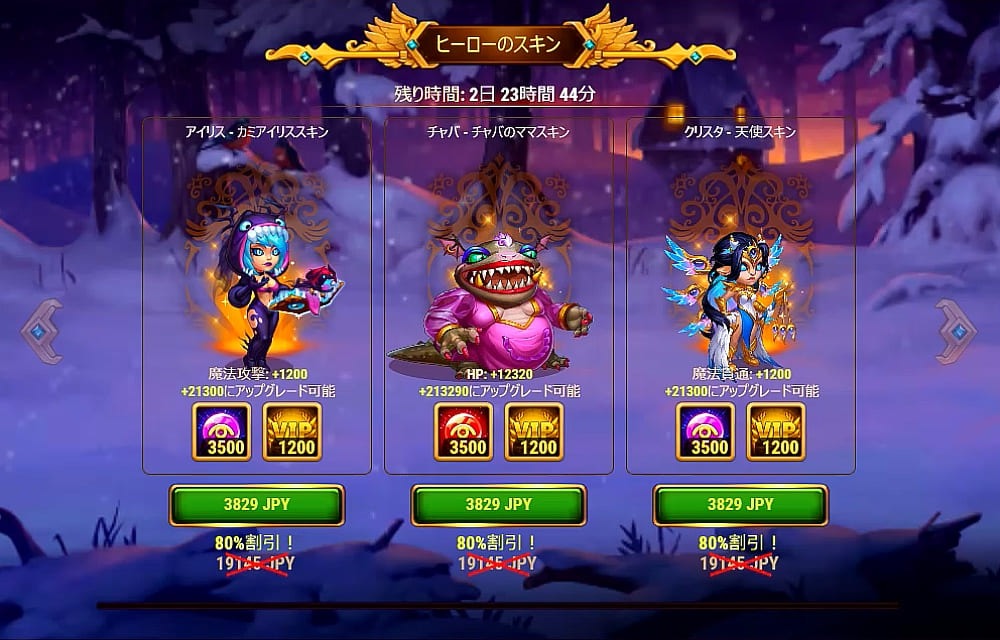The height and width of the screenshot is (640, 1000).
Task: Show the previous skin offers with left arrow
Action: coord(42,331)
